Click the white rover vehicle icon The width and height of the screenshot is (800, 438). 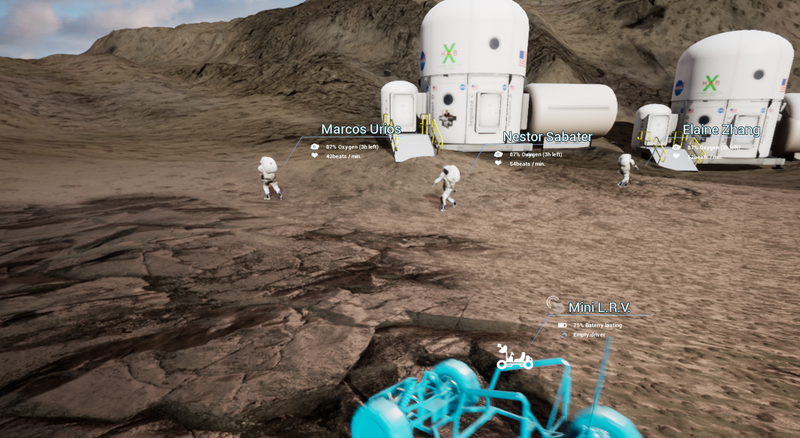point(515,357)
